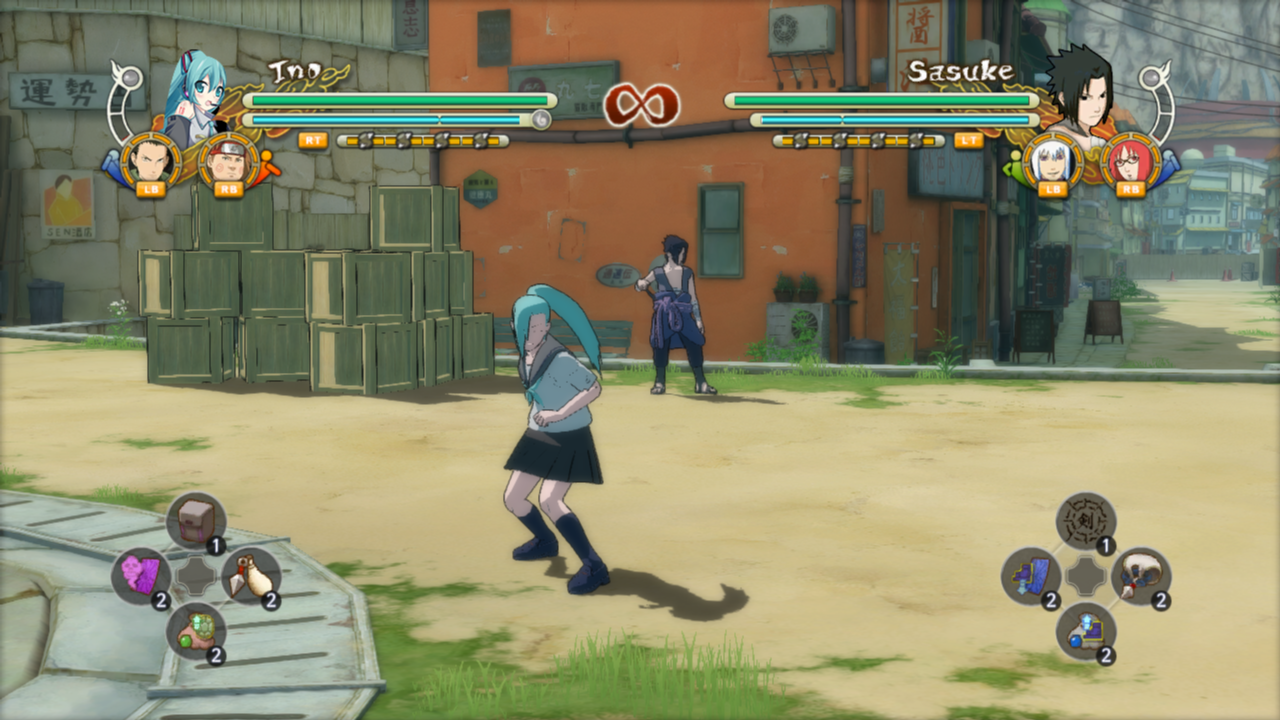Call the Shikamaru support portrait
The width and height of the screenshot is (1280, 720).
pyautogui.click(x=151, y=159)
